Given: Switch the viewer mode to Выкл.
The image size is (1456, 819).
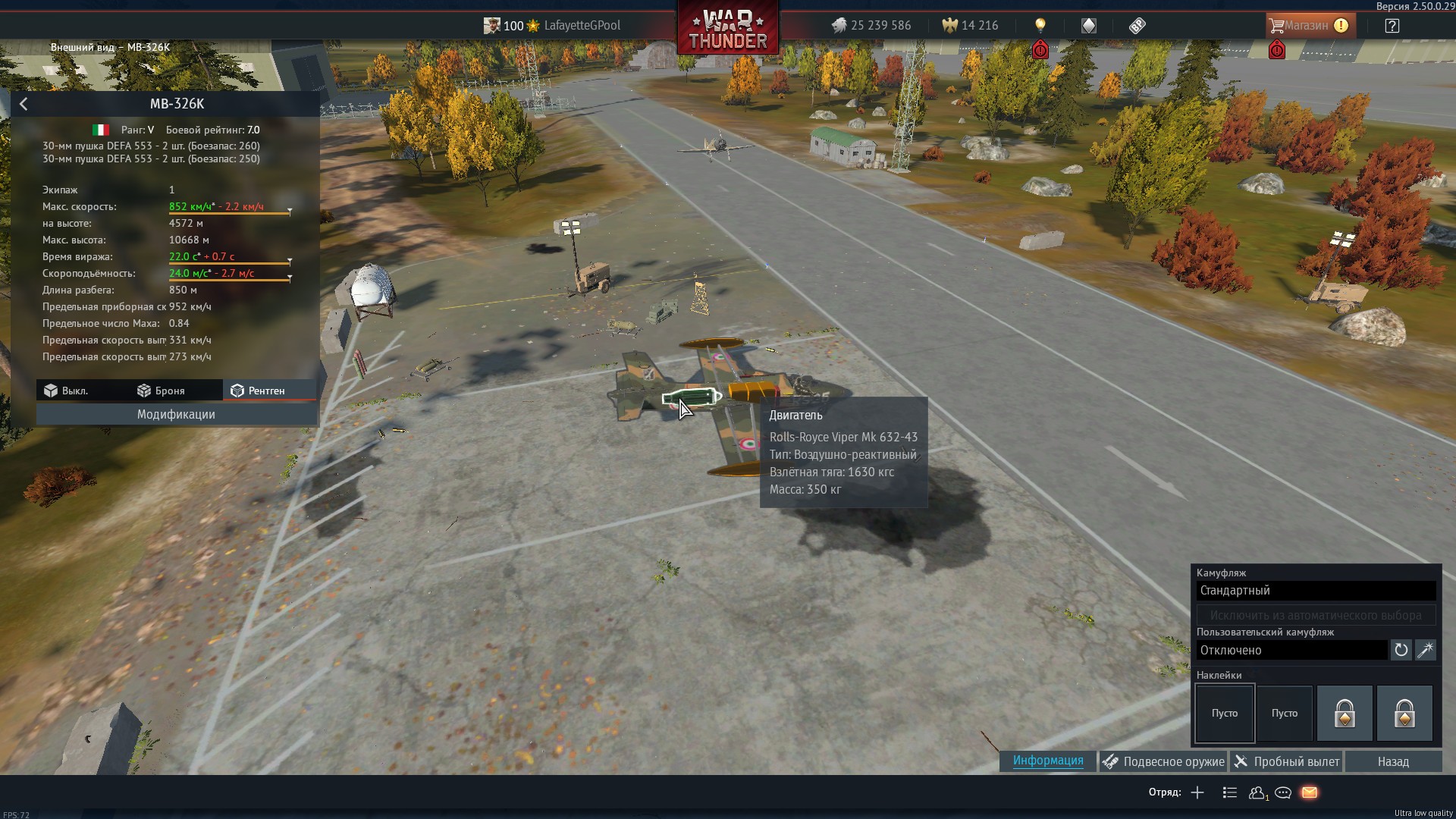Looking at the screenshot, I should point(67,391).
